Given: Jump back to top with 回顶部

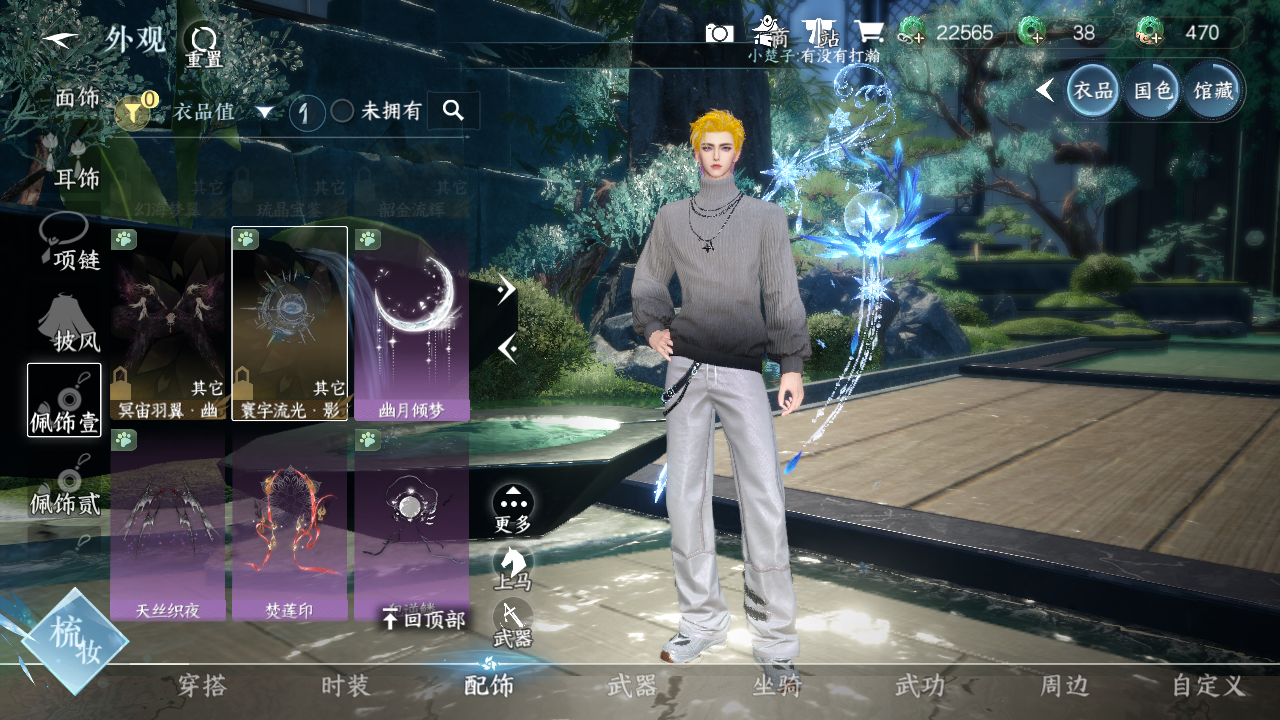Looking at the screenshot, I should click(x=424, y=620).
